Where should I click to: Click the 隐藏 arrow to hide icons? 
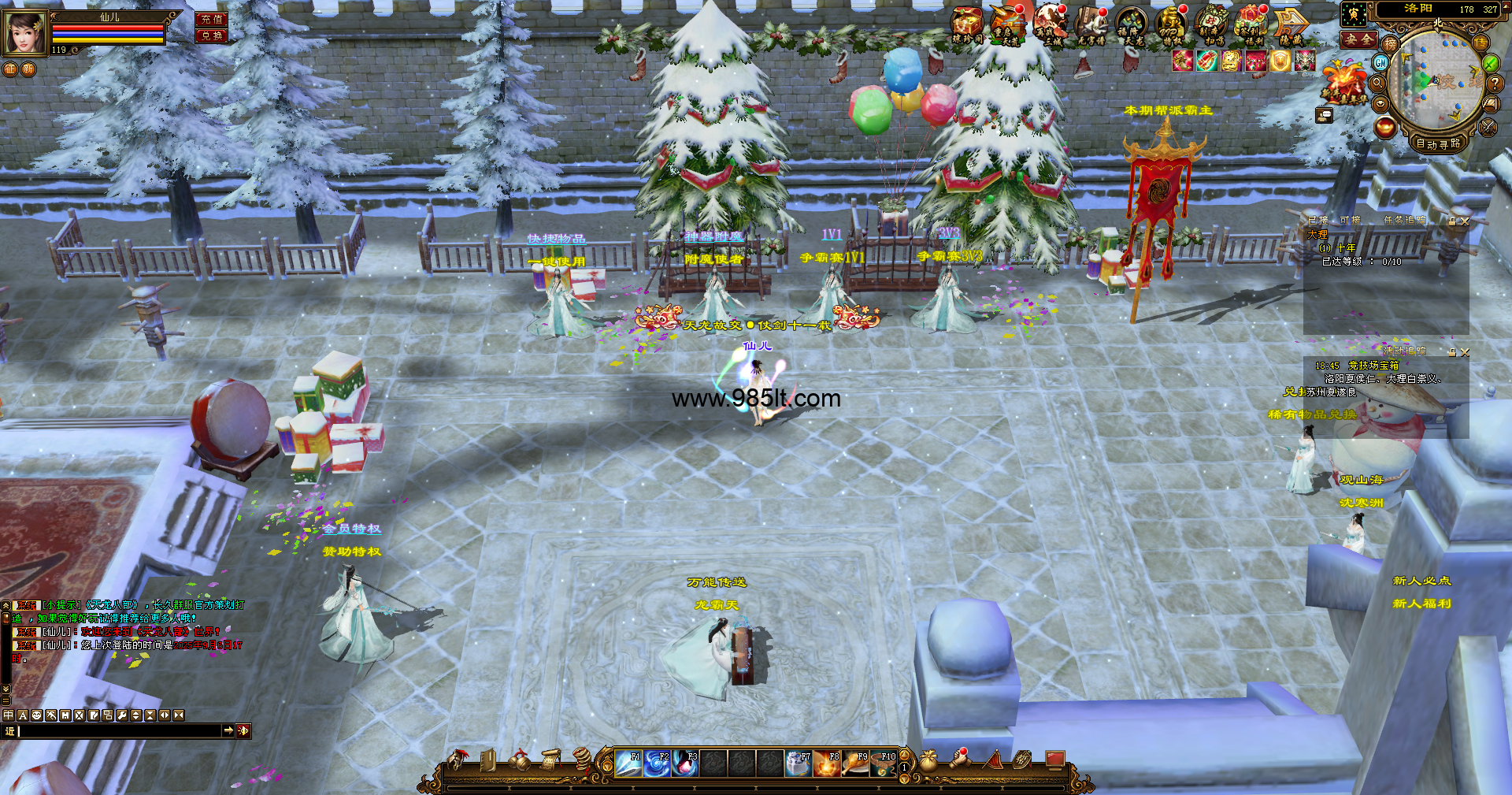coord(1290,25)
